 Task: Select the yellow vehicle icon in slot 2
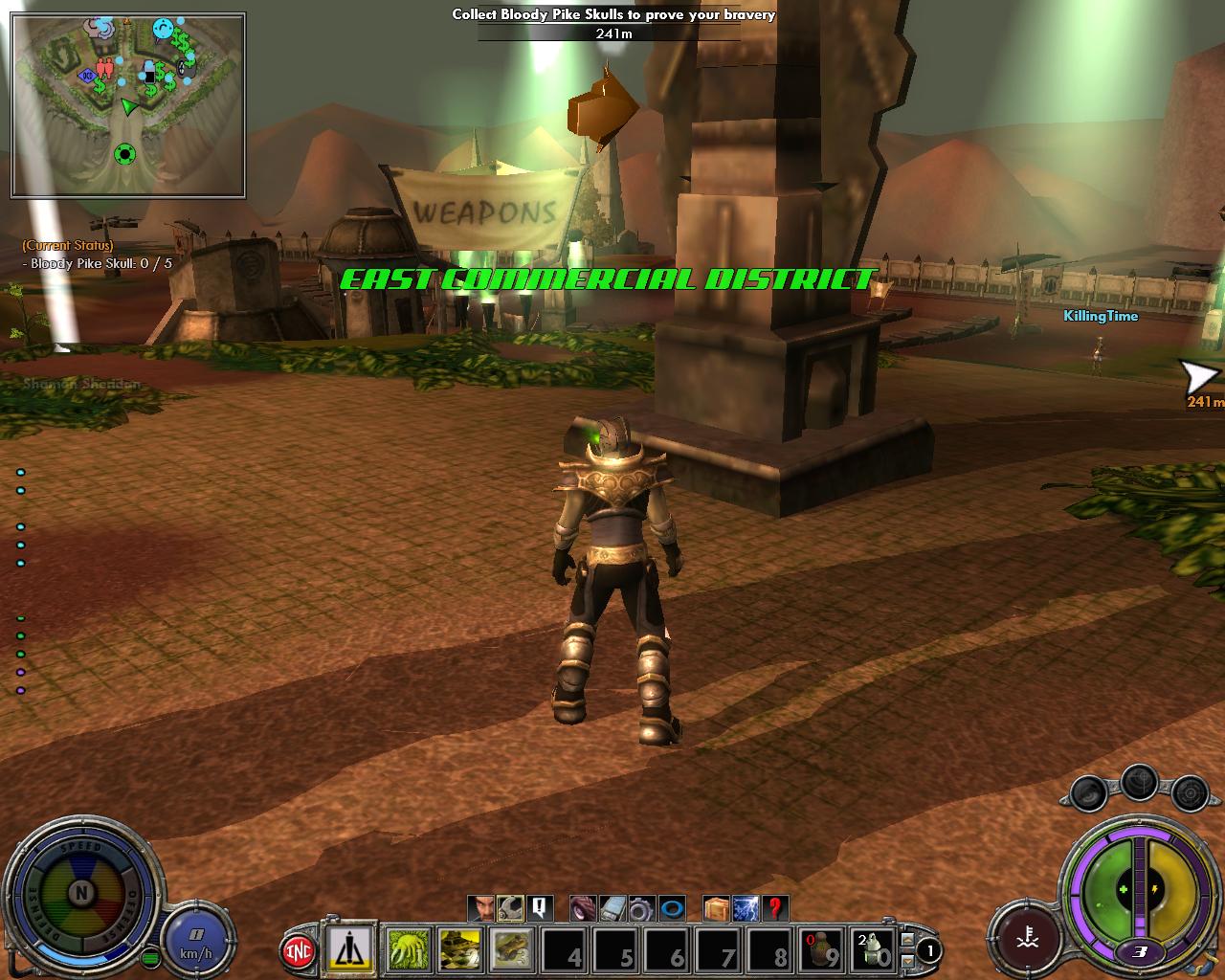(x=459, y=950)
